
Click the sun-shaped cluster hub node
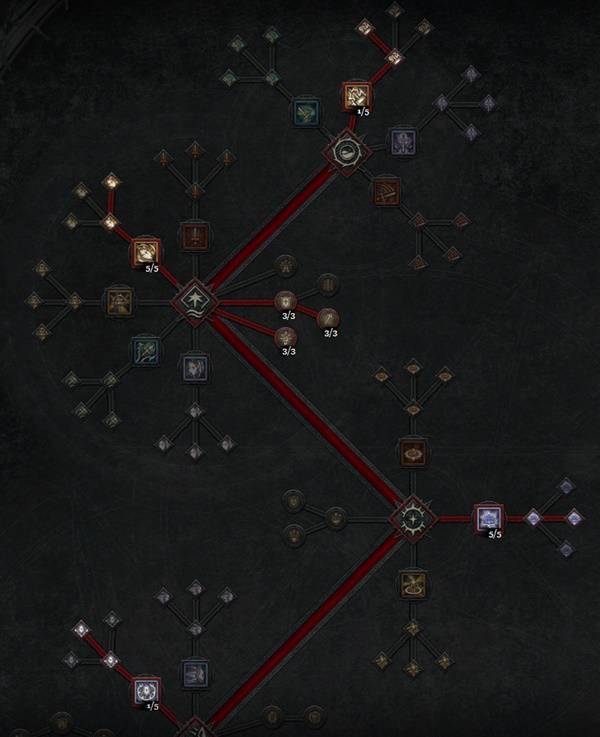(412, 518)
